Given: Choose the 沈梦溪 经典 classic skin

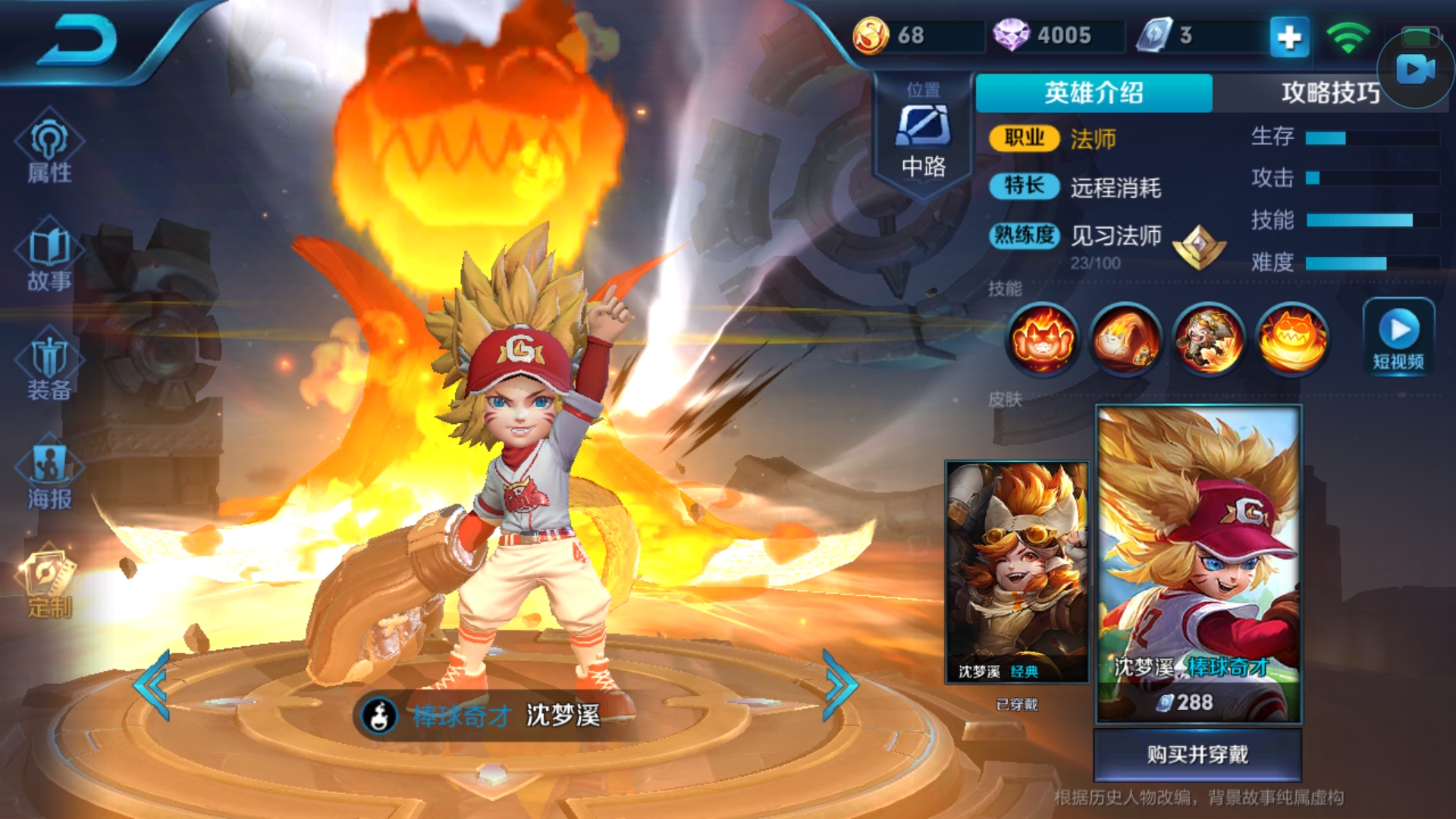Looking at the screenshot, I should point(1017,573).
